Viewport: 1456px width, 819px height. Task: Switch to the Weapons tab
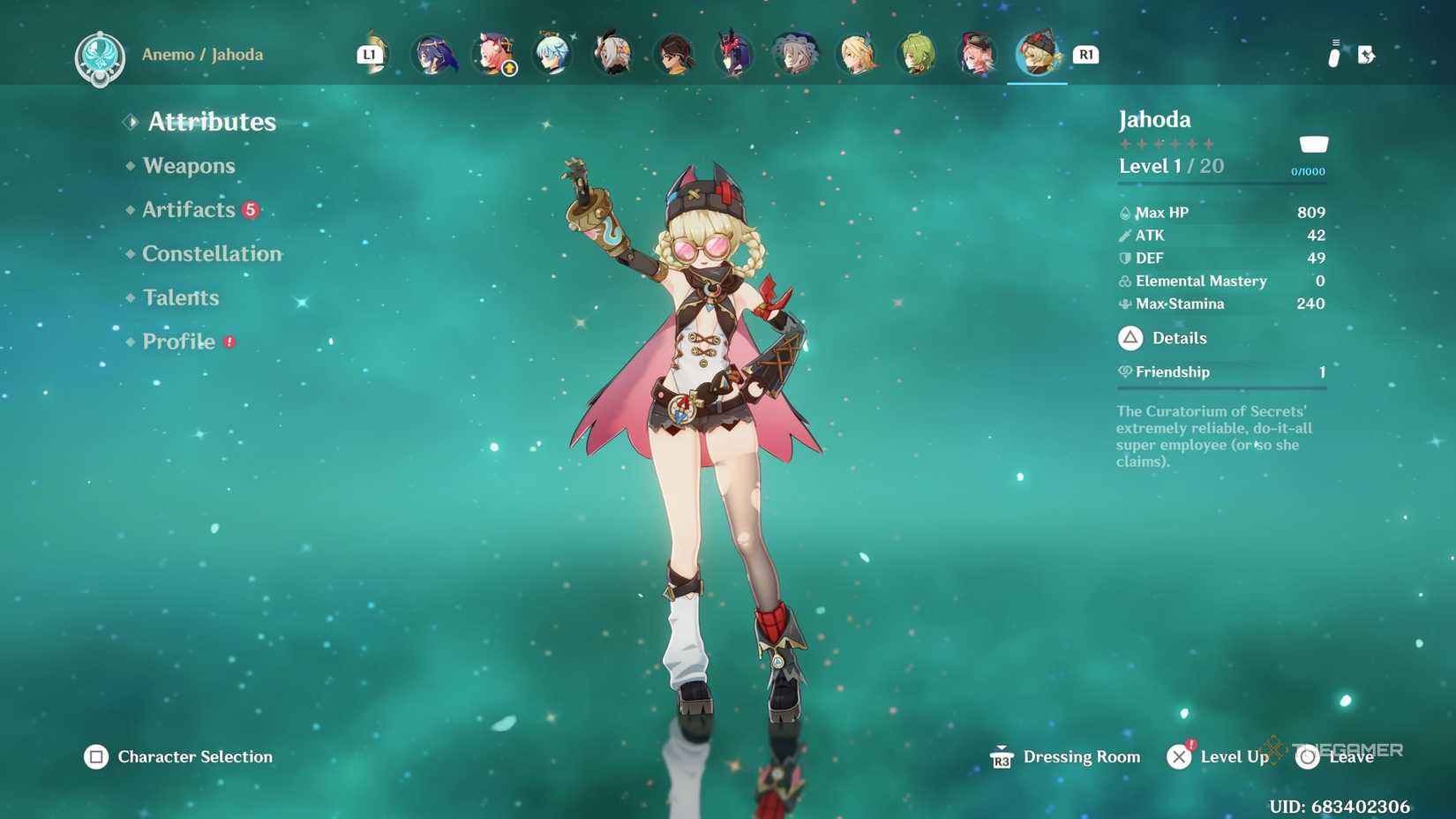point(189,165)
